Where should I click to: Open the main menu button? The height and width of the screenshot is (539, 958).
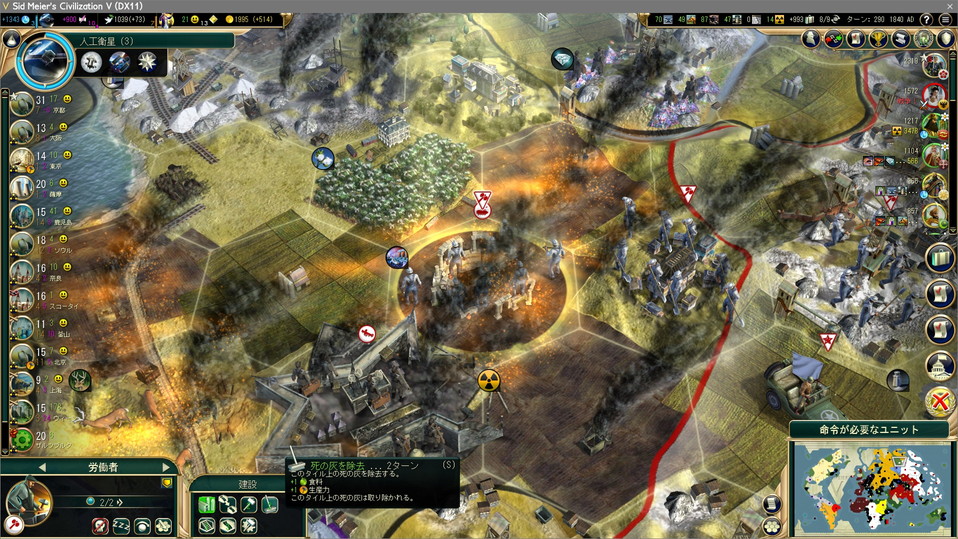click(x=946, y=19)
